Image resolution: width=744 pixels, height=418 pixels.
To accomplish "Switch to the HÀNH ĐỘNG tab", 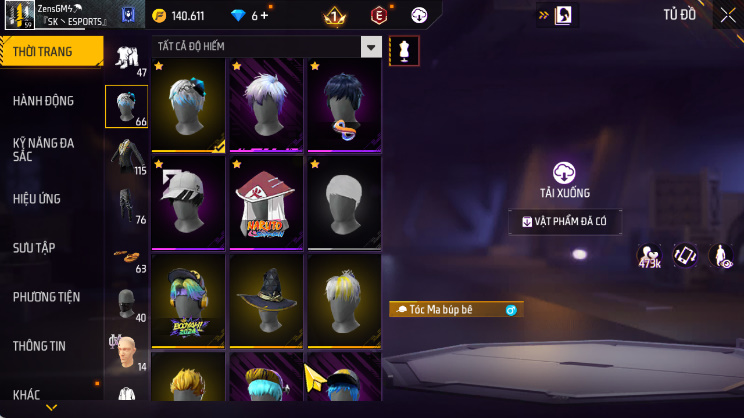I will click(x=44, y=101).
